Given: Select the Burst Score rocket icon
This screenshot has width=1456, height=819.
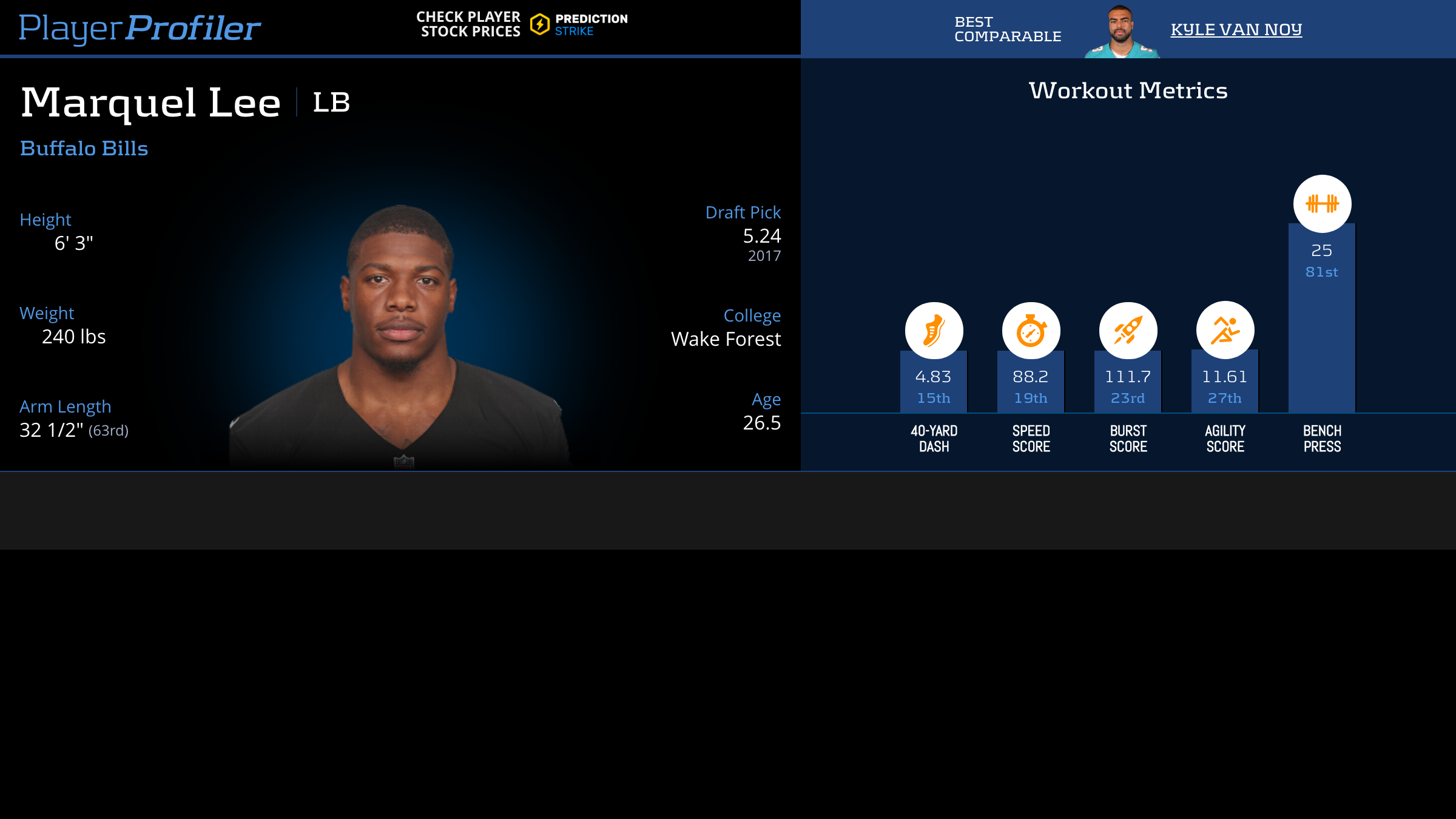Looking at the screenshot, I should [1128, 331].
